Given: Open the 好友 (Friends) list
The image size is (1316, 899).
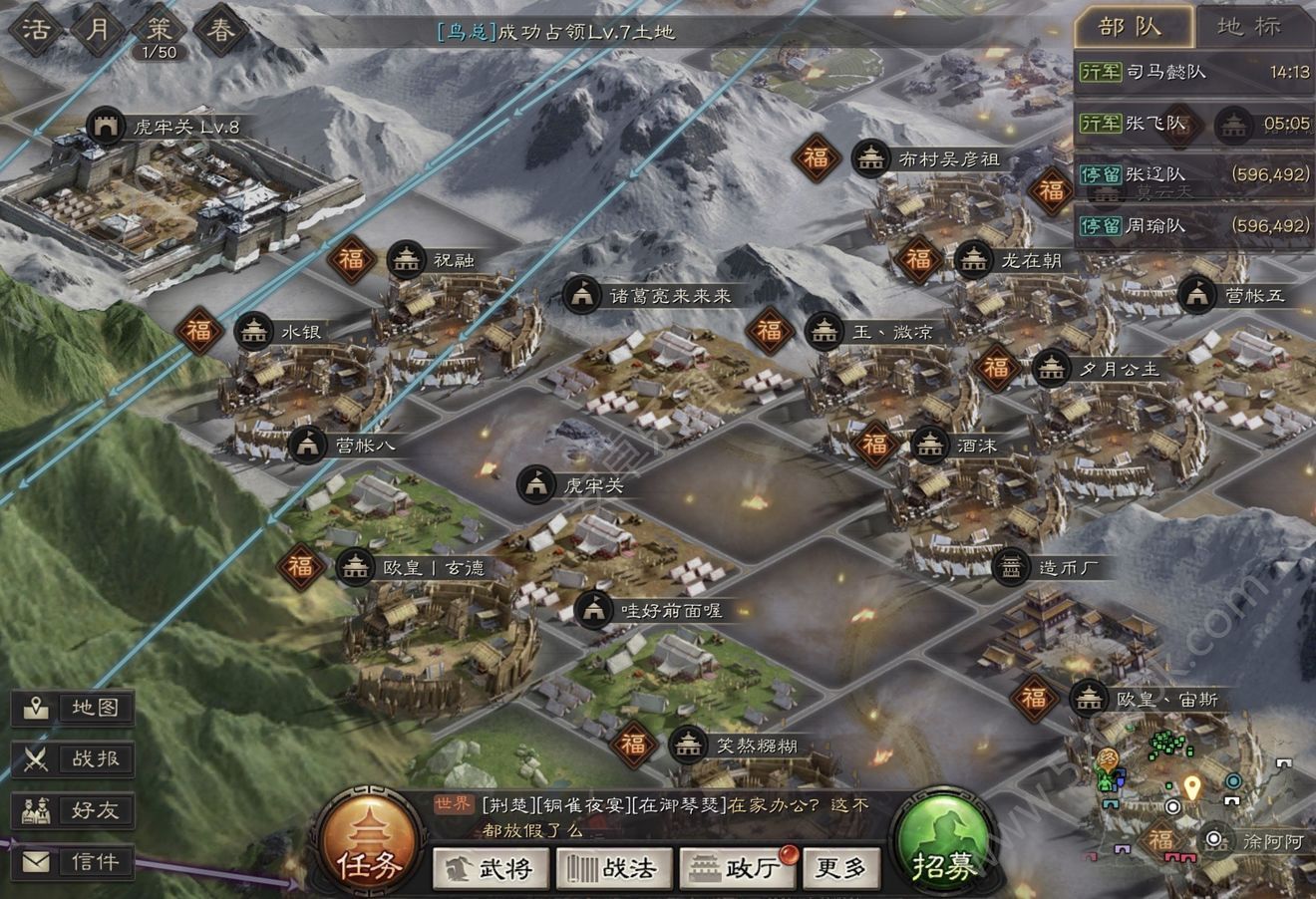Looking at the screenshot, I should pos(75,810).
